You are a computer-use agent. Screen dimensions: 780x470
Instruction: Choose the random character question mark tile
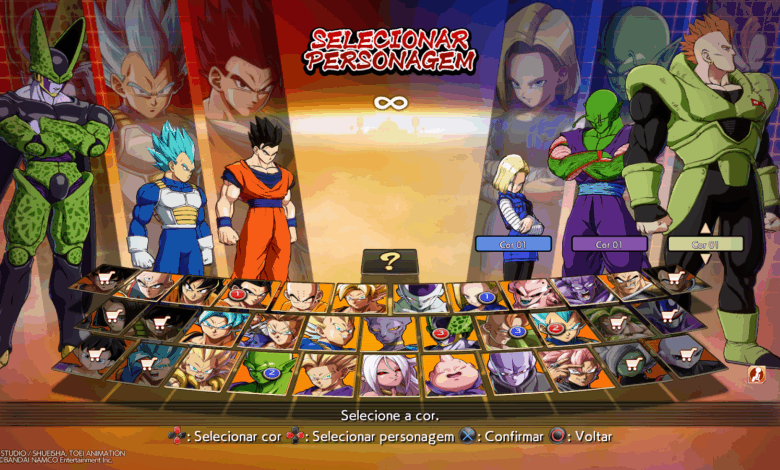[x=389, y=263]
